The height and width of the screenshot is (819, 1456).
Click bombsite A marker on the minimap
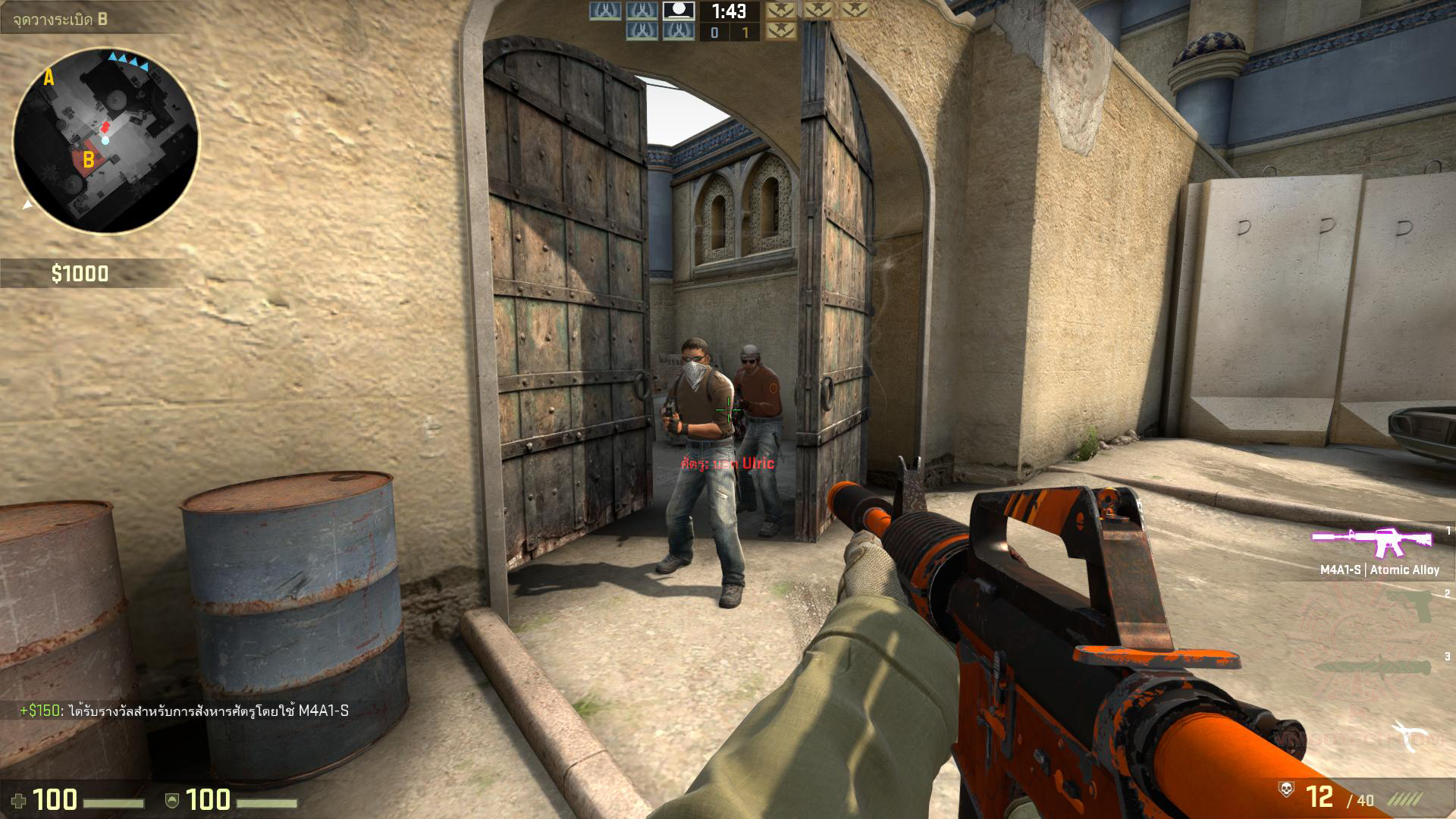click(49, 76)
